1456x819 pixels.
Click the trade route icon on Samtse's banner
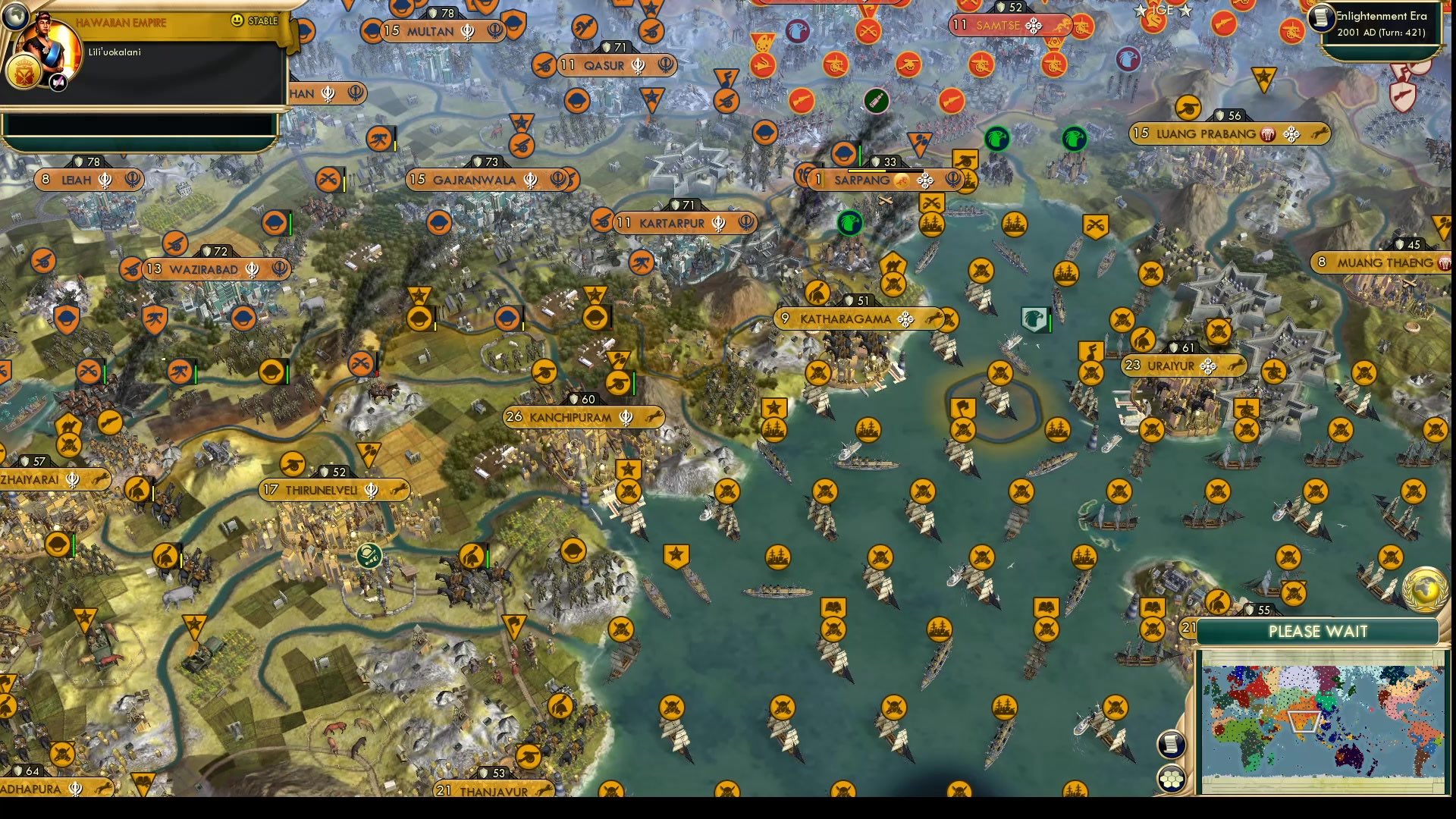point(1034,25)
